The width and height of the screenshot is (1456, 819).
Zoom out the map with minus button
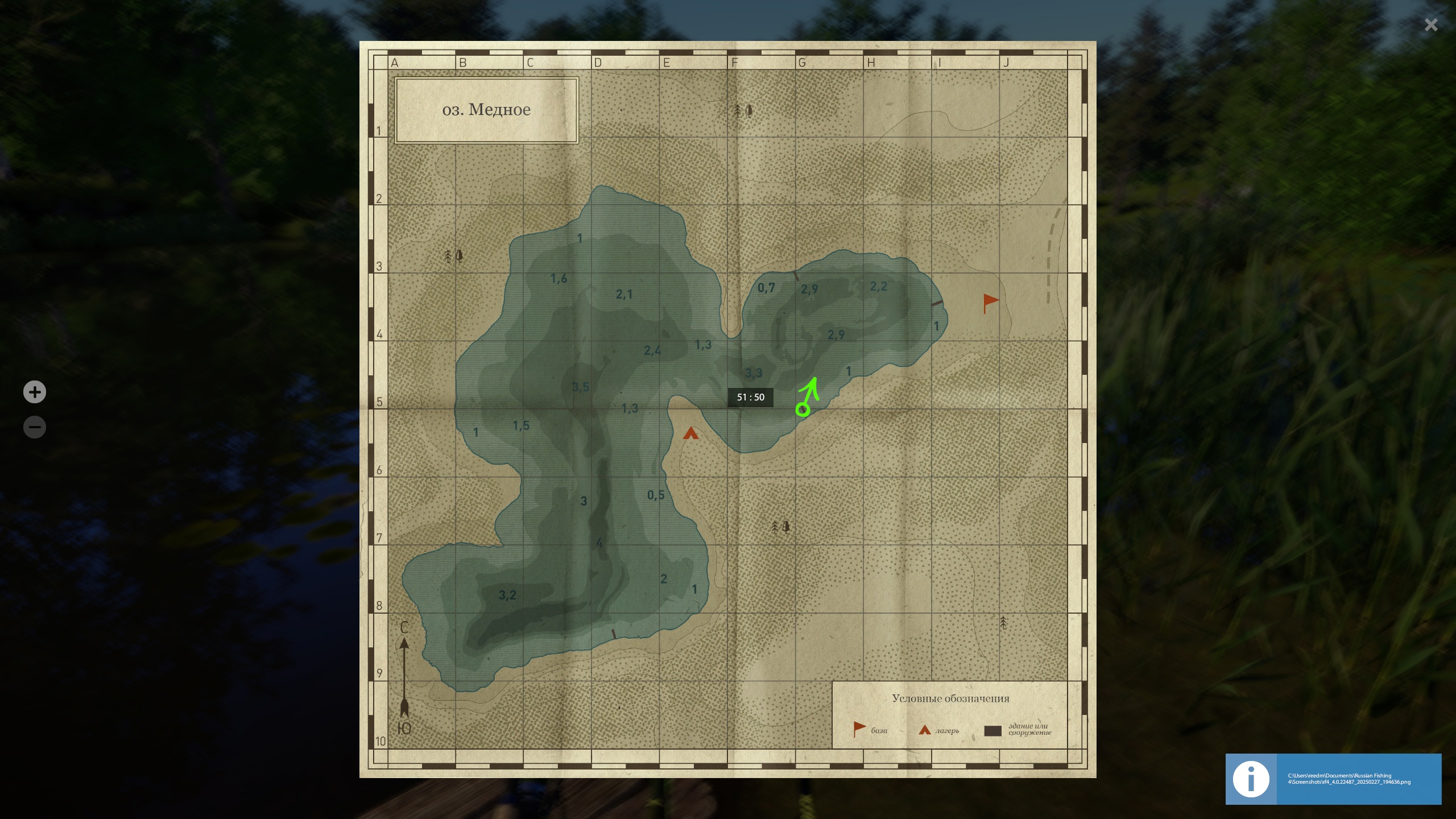click(35, 427)
